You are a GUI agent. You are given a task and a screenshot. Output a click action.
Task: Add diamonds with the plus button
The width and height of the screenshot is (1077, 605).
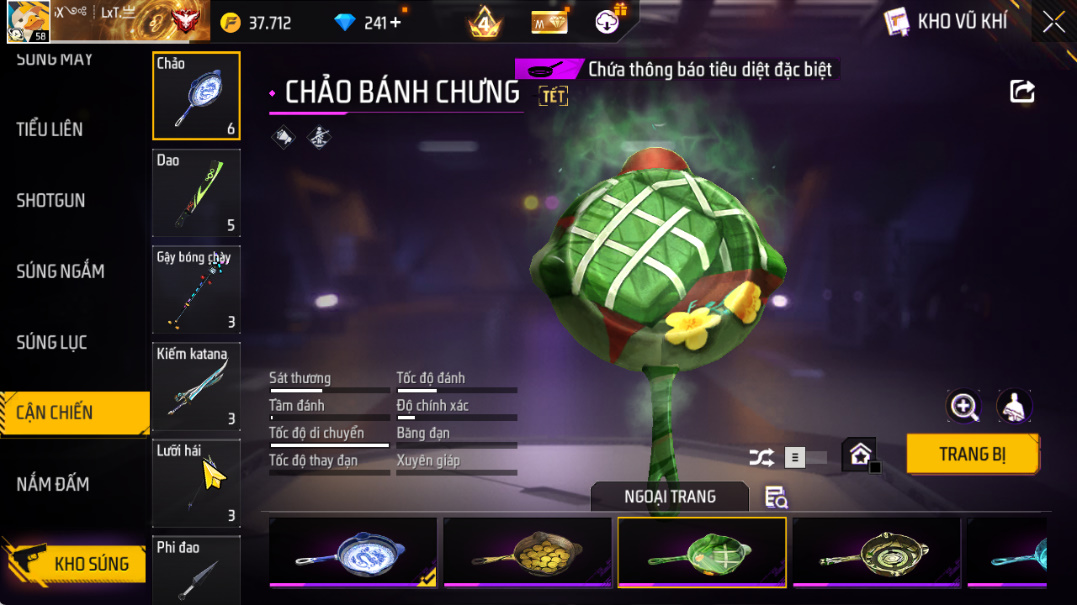(396, 22)
